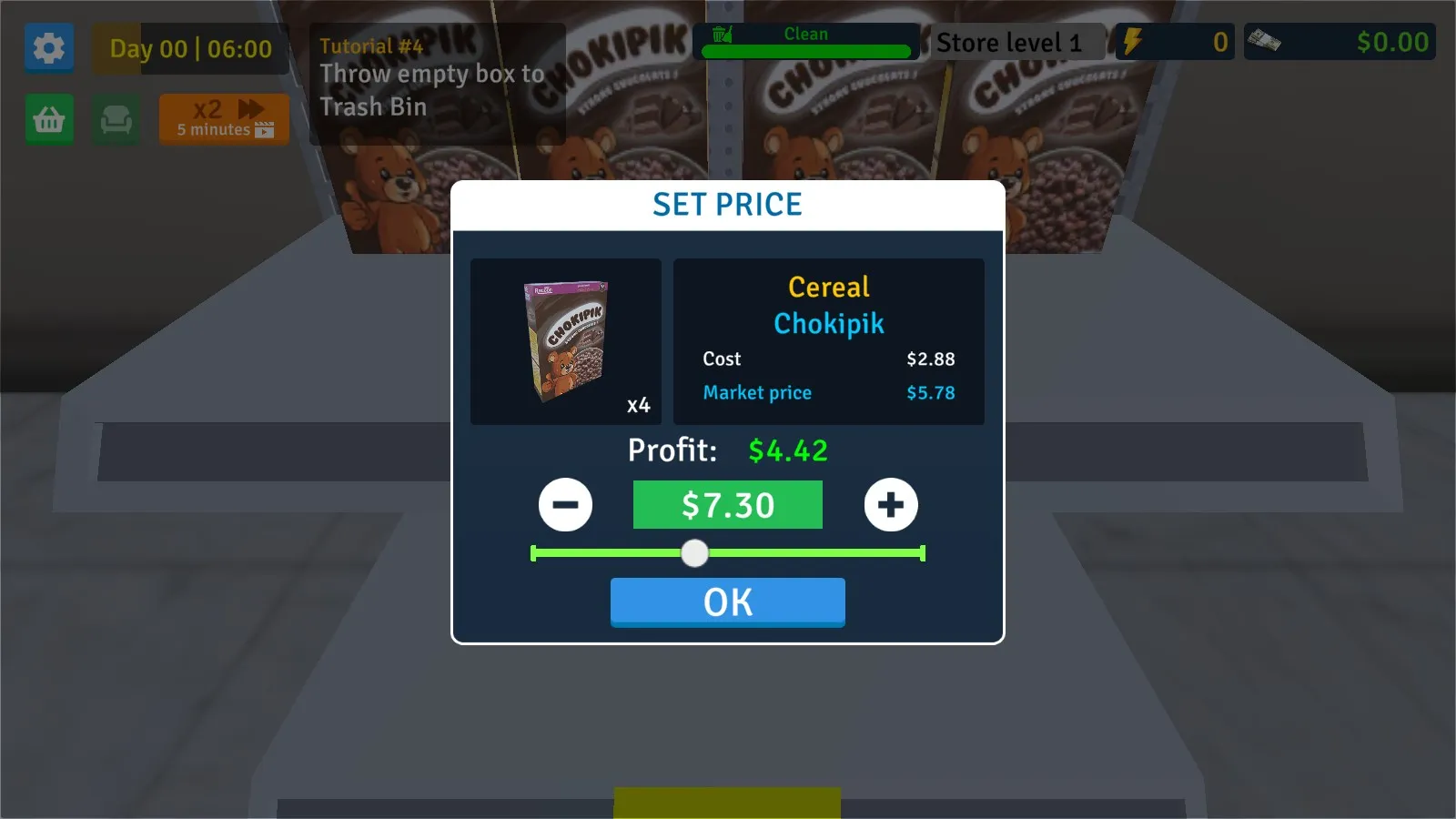Open the furniture sofa menu

(116, 119)
